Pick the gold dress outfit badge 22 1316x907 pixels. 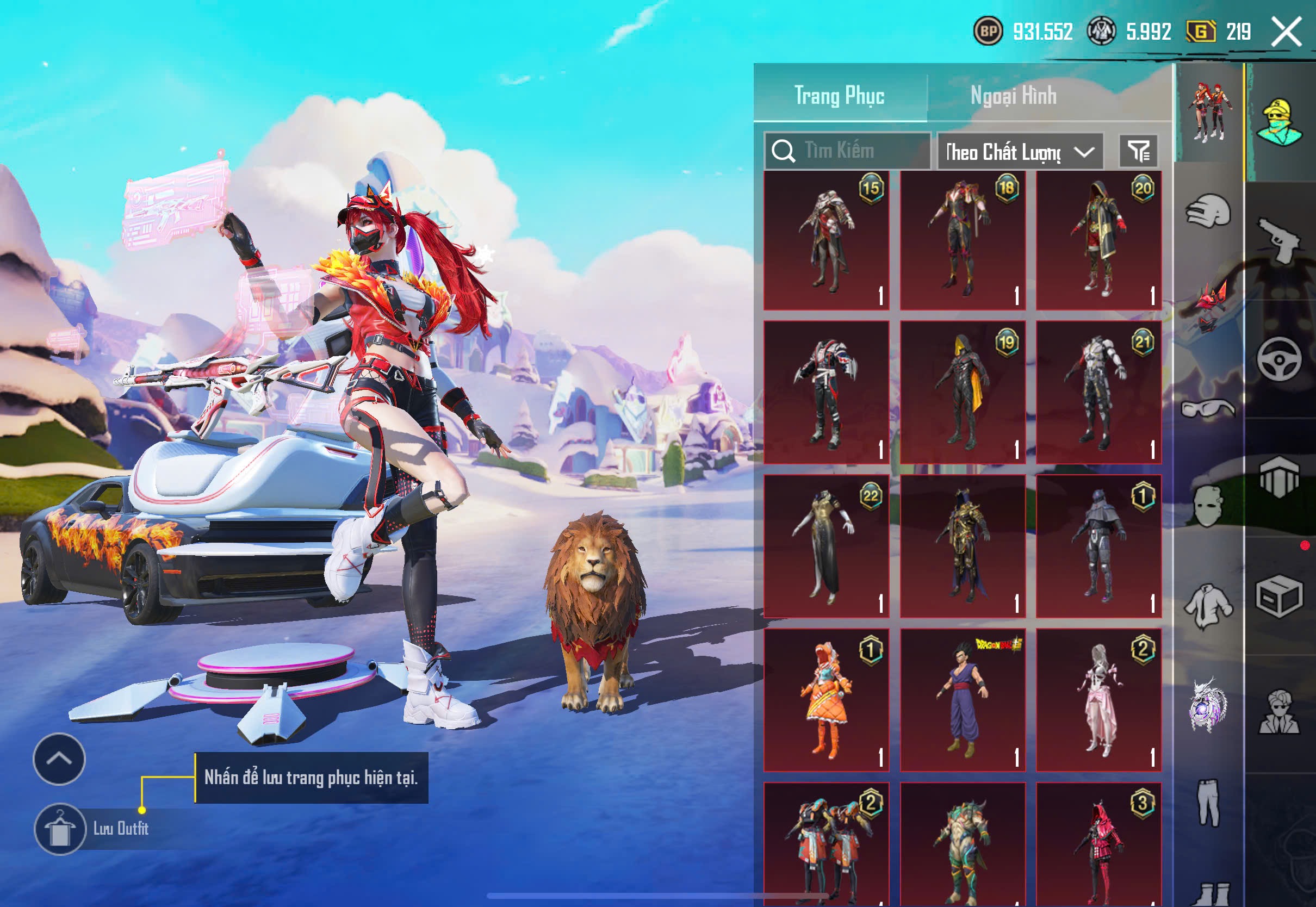(x=826, y=546)
